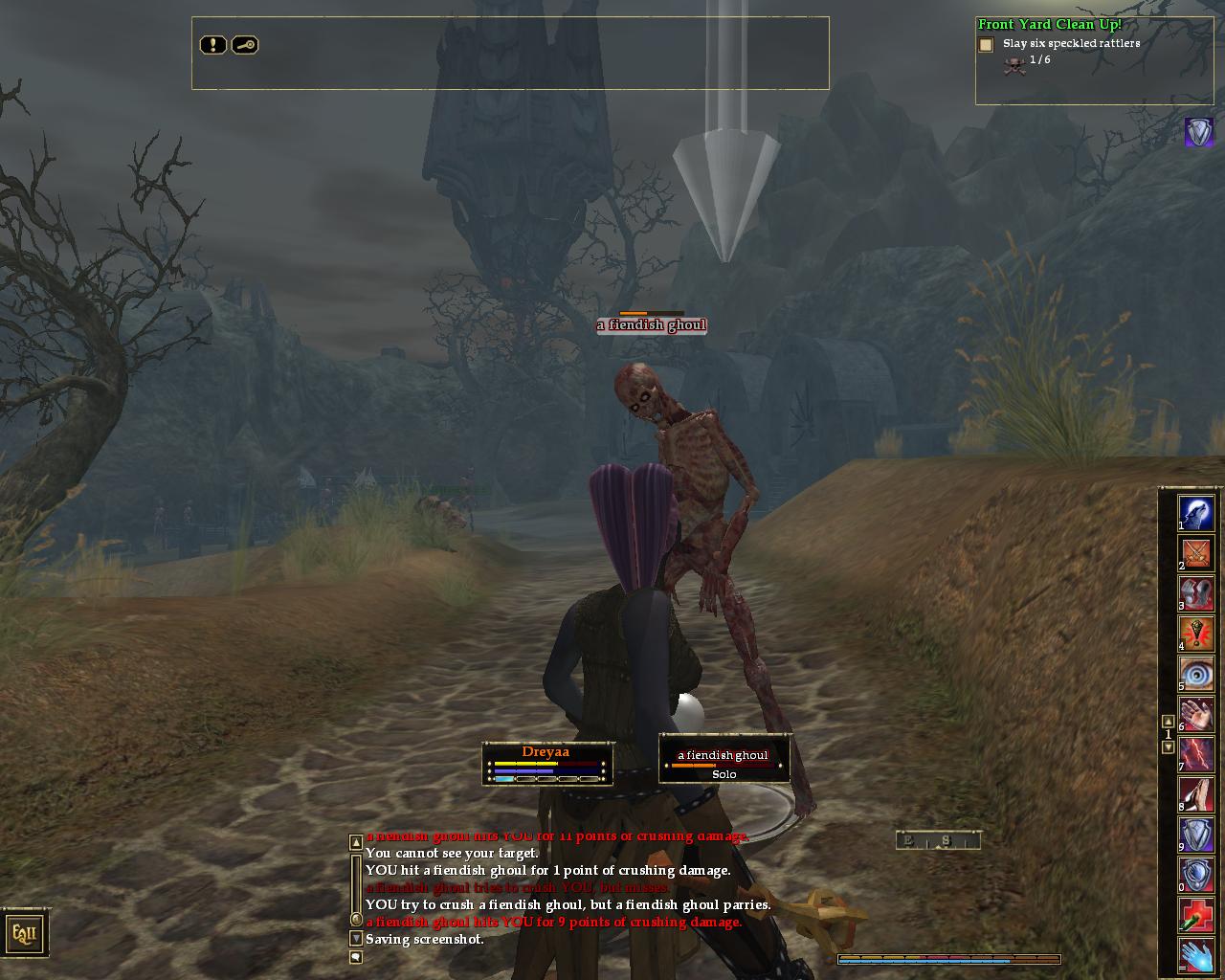This screenshot has height=980, width=1225.
Task: Trigger the red burst mace ability in slot 4
Action: pyautogui.click(x=1196, y=634)
